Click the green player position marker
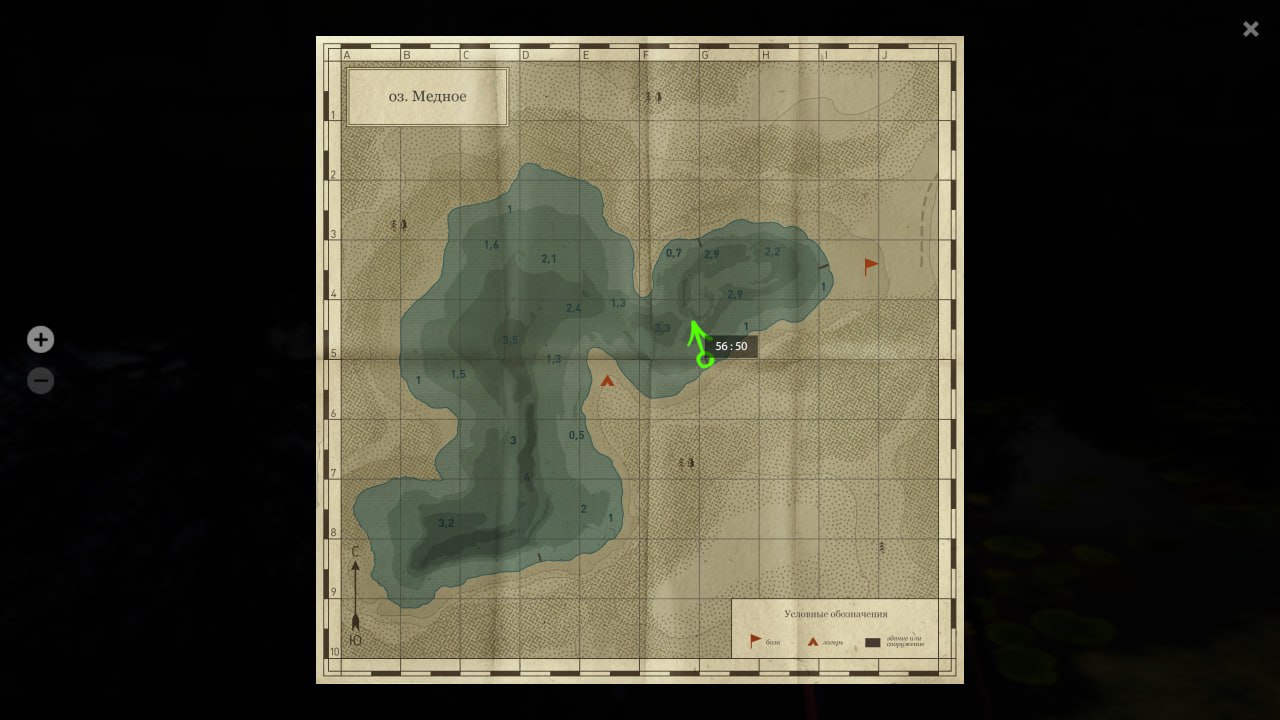Image resolution: width=1280 pixels, height=720 pixels. click(705, 359)
